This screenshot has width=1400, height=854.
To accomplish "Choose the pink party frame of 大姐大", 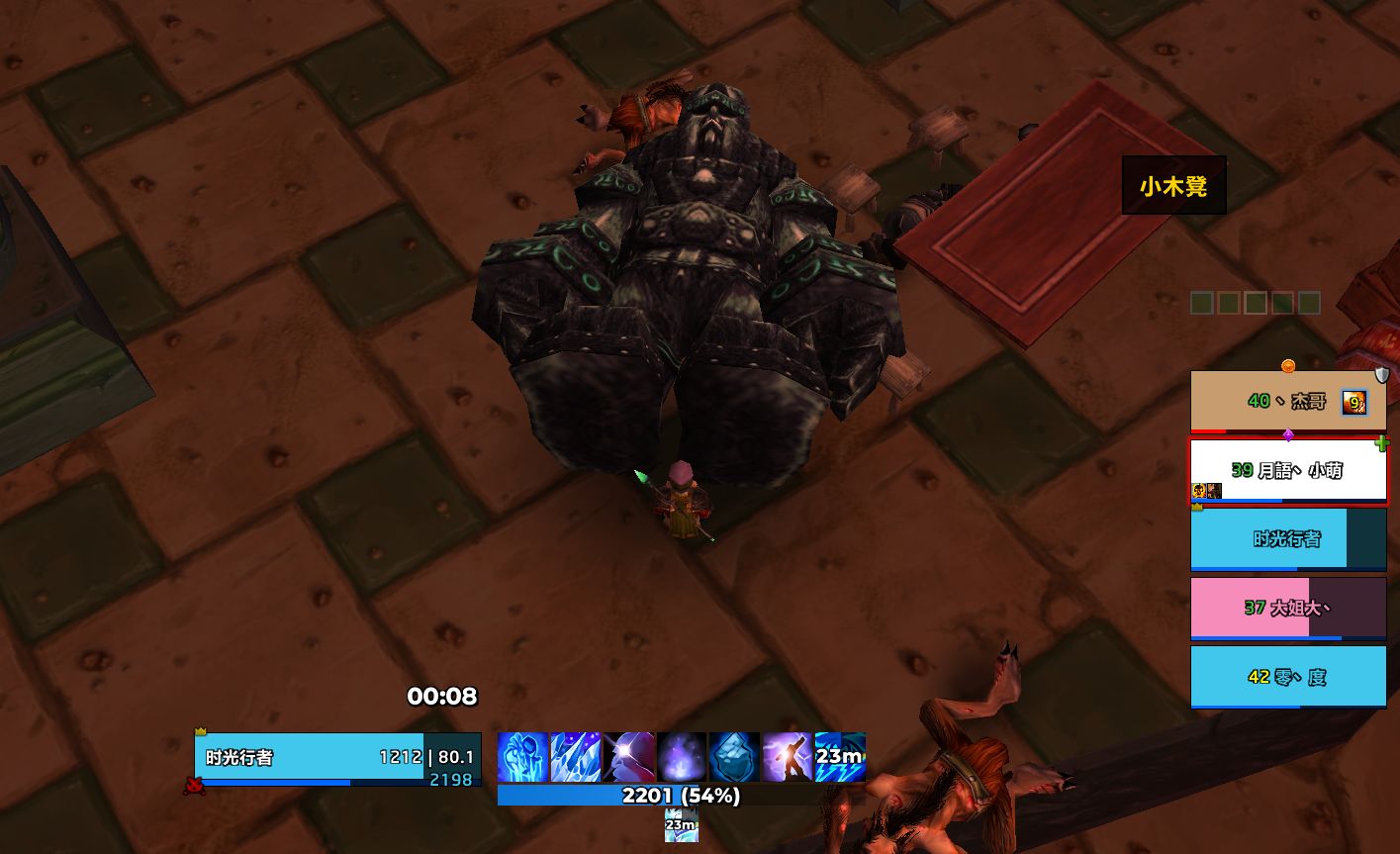I will click(x=1287, y=608).
